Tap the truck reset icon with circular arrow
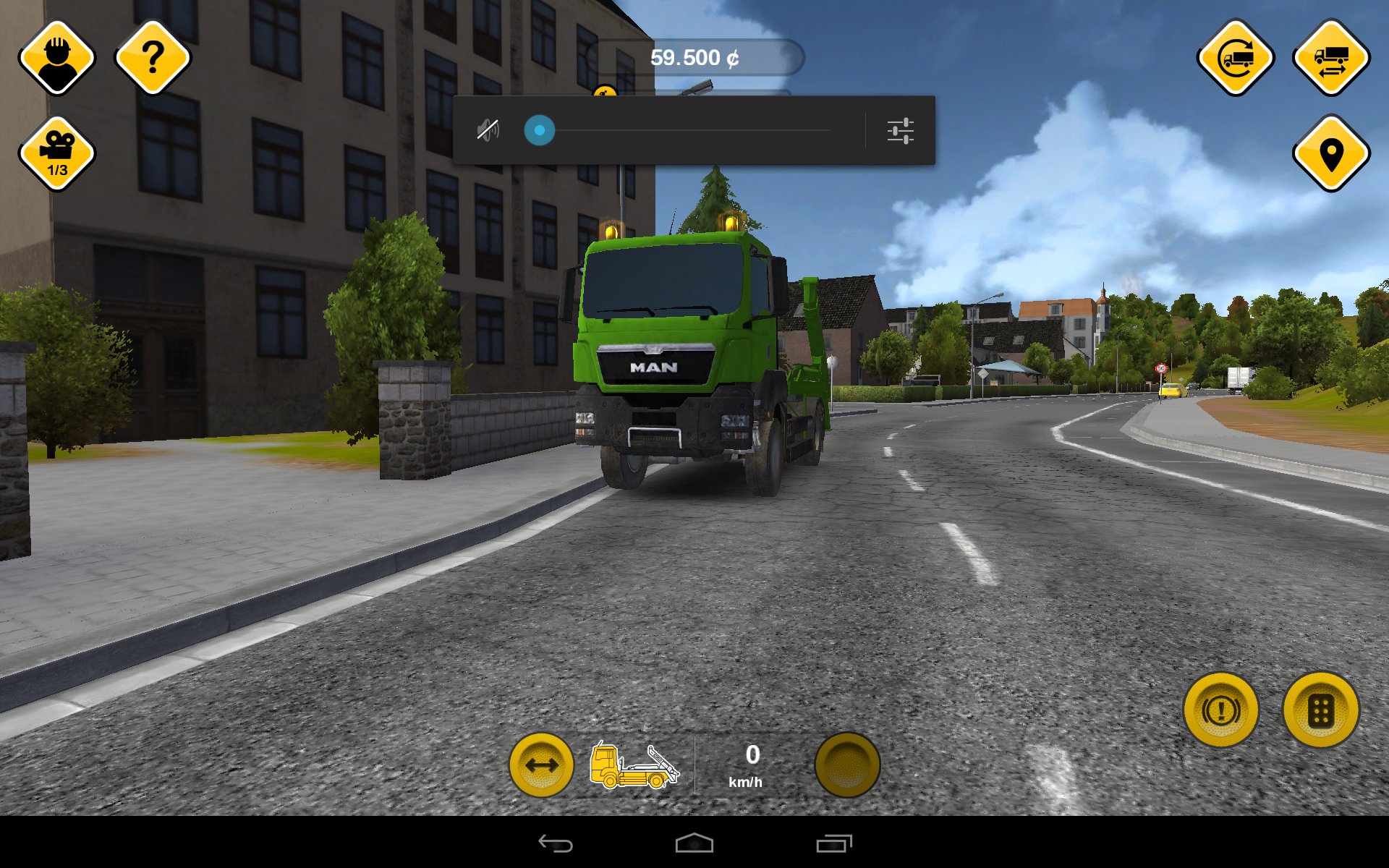Viewport: 1389px width, 868px height. pyautogui.click(x=1236, y=58)
